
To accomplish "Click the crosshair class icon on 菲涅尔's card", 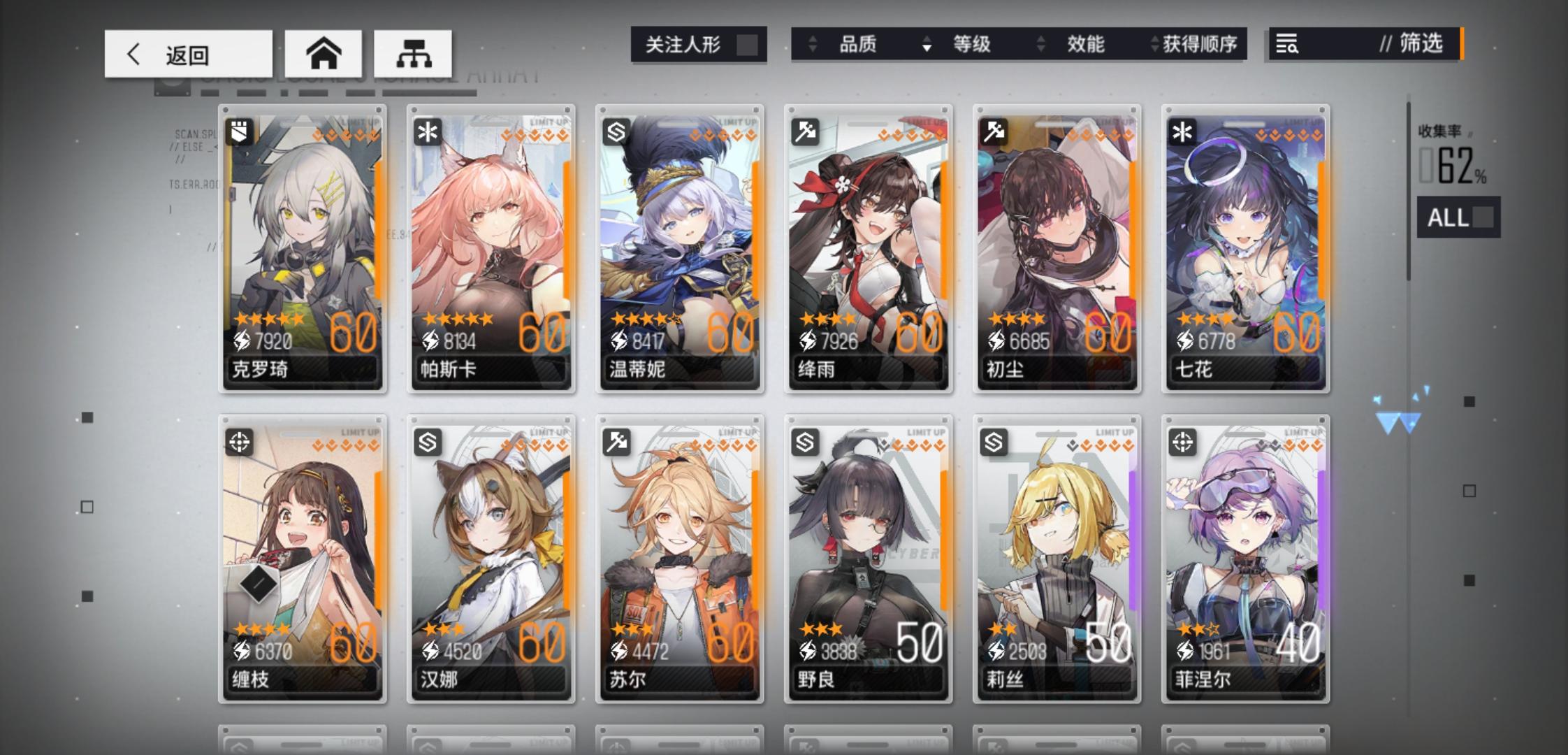I will click(1184, 443).
